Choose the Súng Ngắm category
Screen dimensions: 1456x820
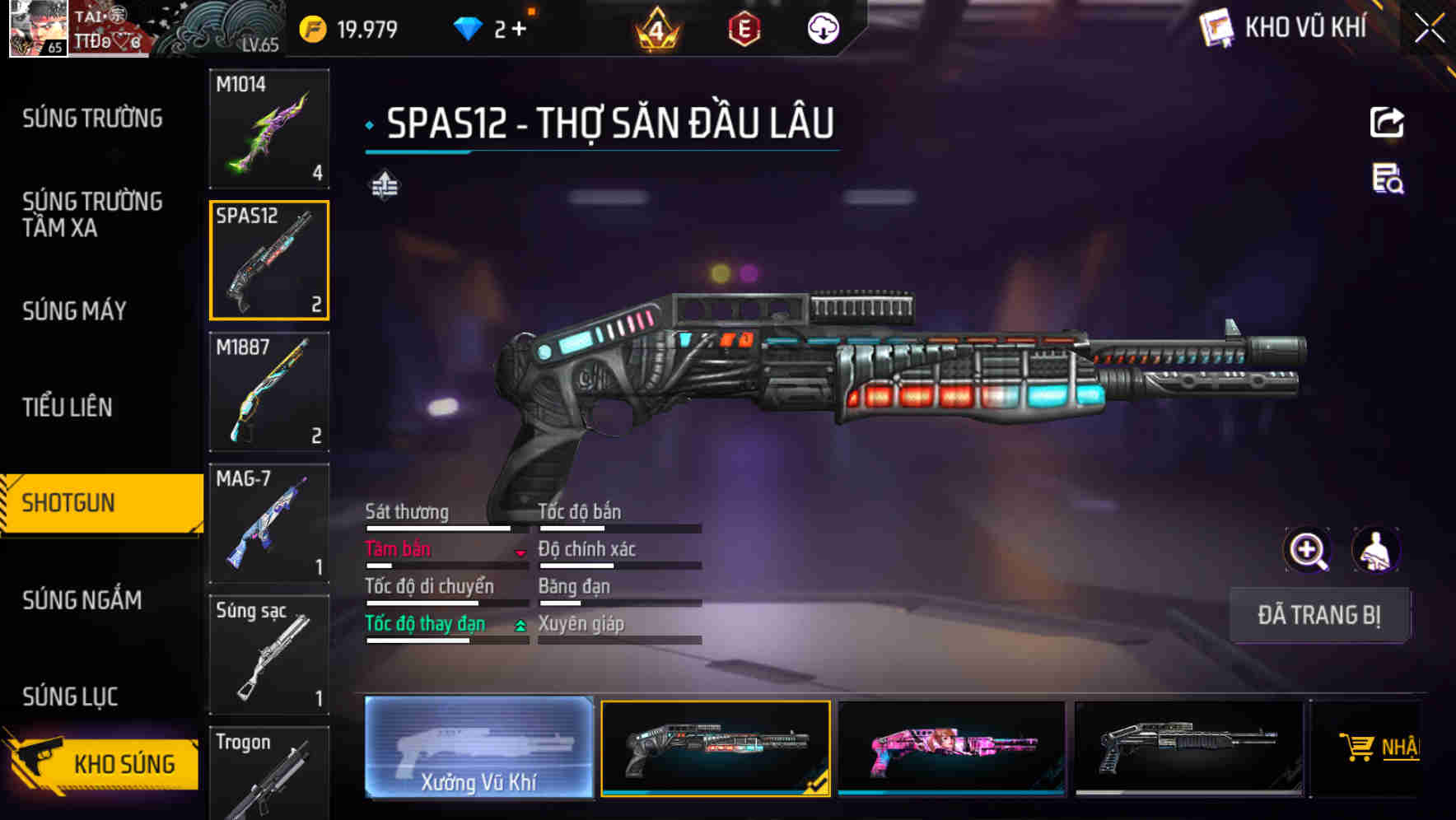(82, 600)
